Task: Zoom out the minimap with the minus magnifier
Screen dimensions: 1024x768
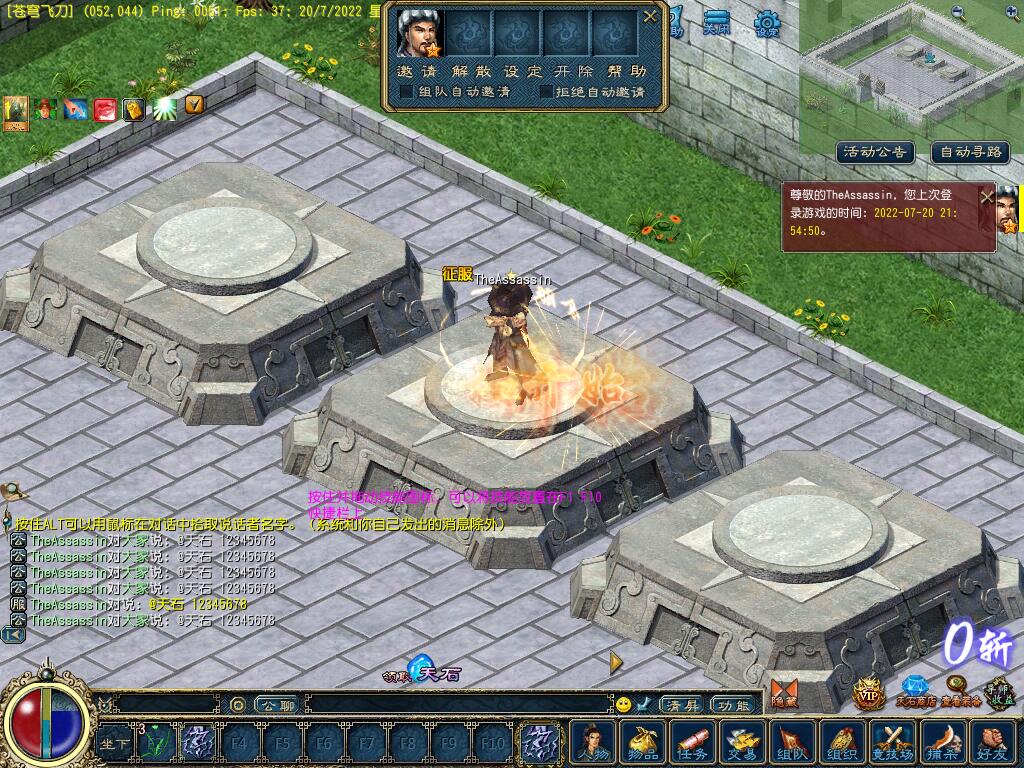Action: click(x=958, y=13)
